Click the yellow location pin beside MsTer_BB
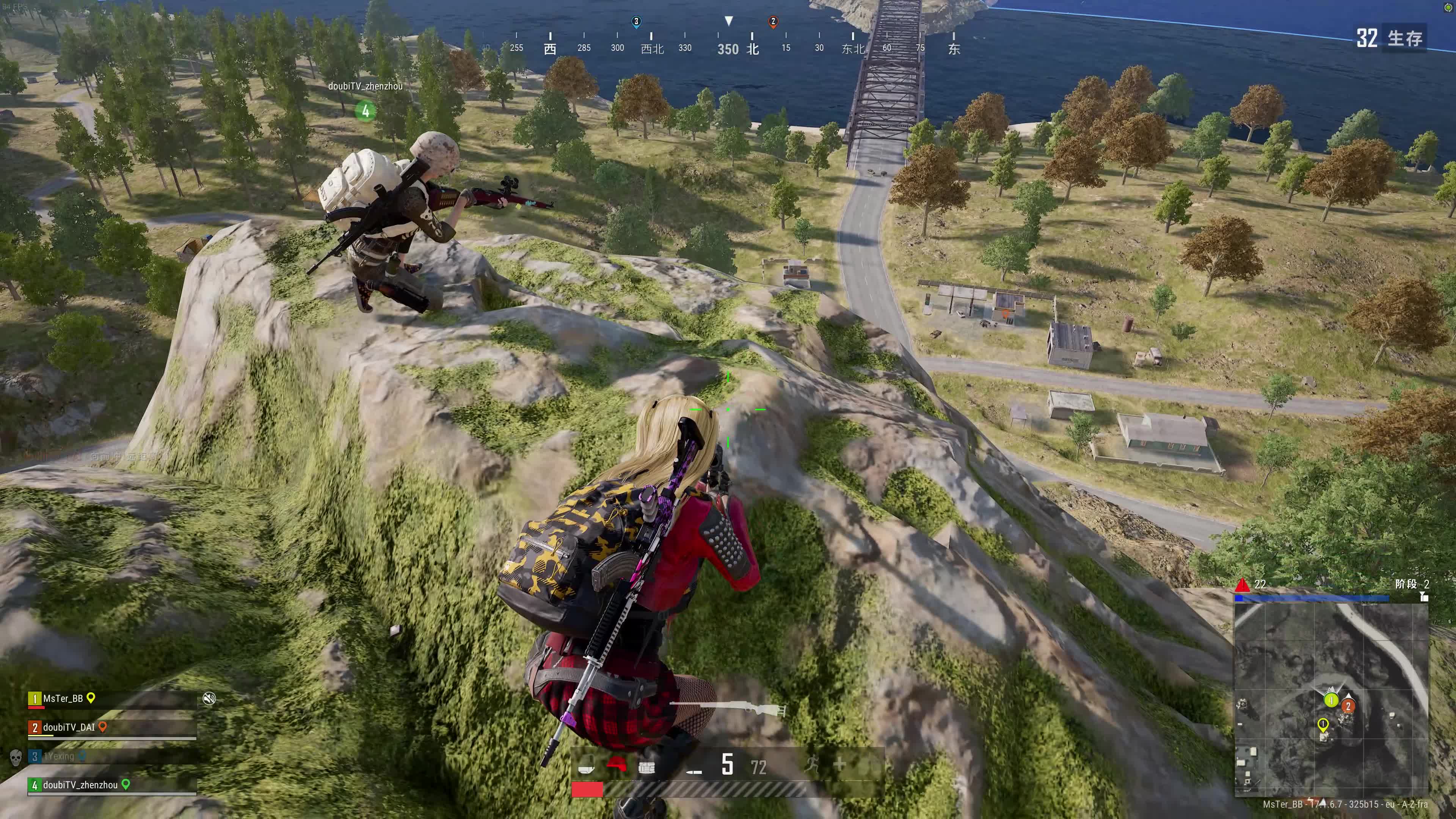The width and height of the screenshot is (1456, 819). (91, 698)
